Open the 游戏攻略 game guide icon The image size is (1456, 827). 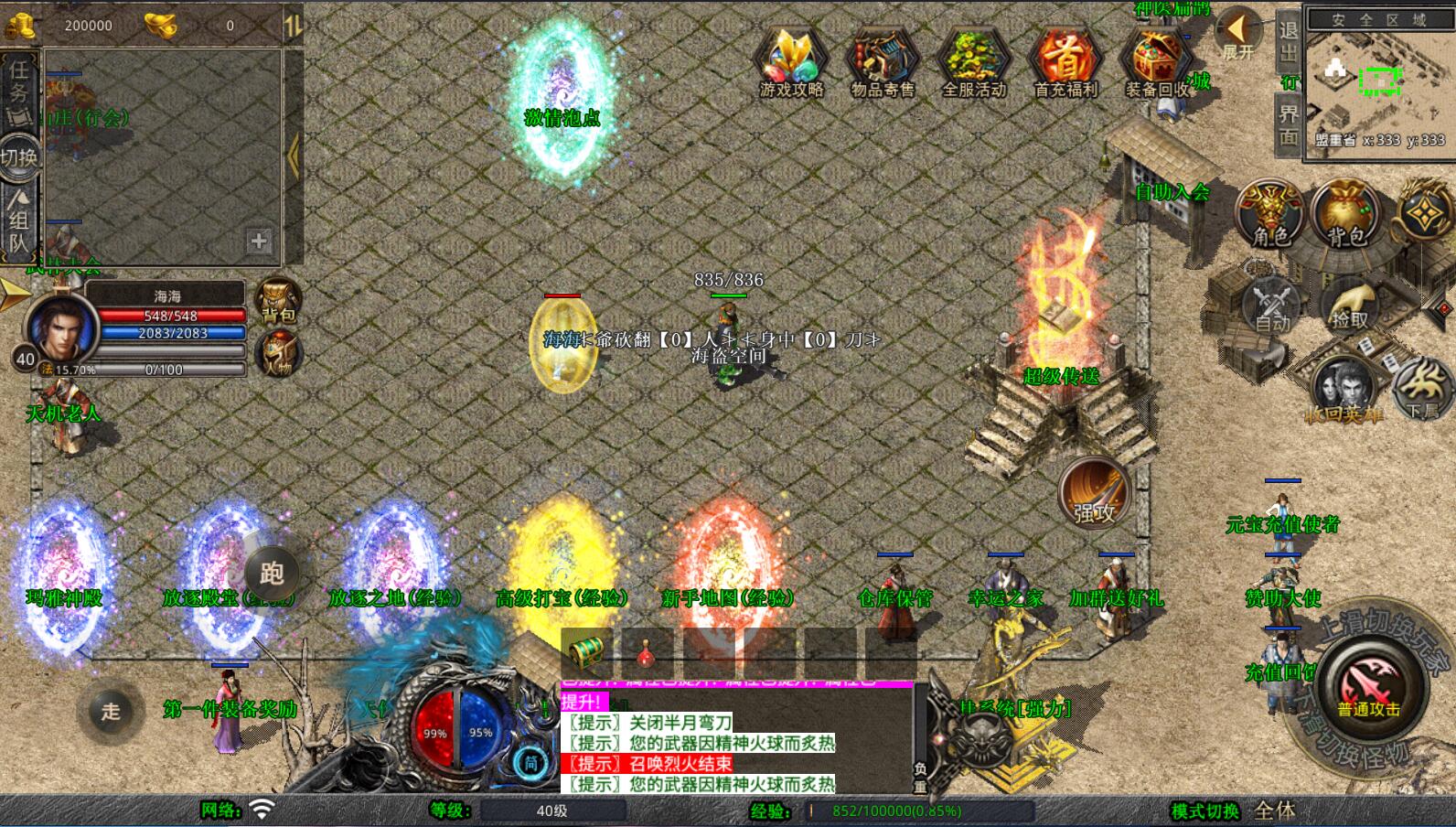[791, 60]
